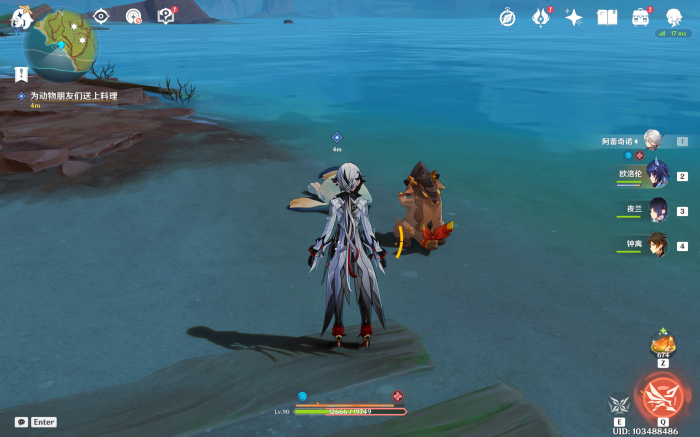This screenshot has height=437, width=700.
Task: Open the tutorial book icon with alert
Action: [x=166, y=16]
